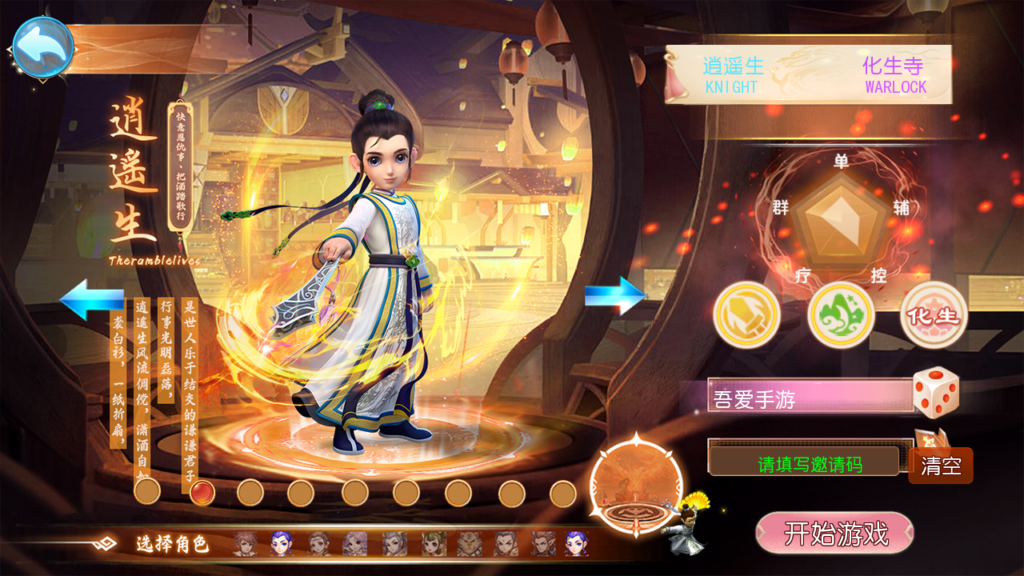The image size is (1024, 576).
Task: Click the pentagon attribute chart
Action: tap(846, 216)
